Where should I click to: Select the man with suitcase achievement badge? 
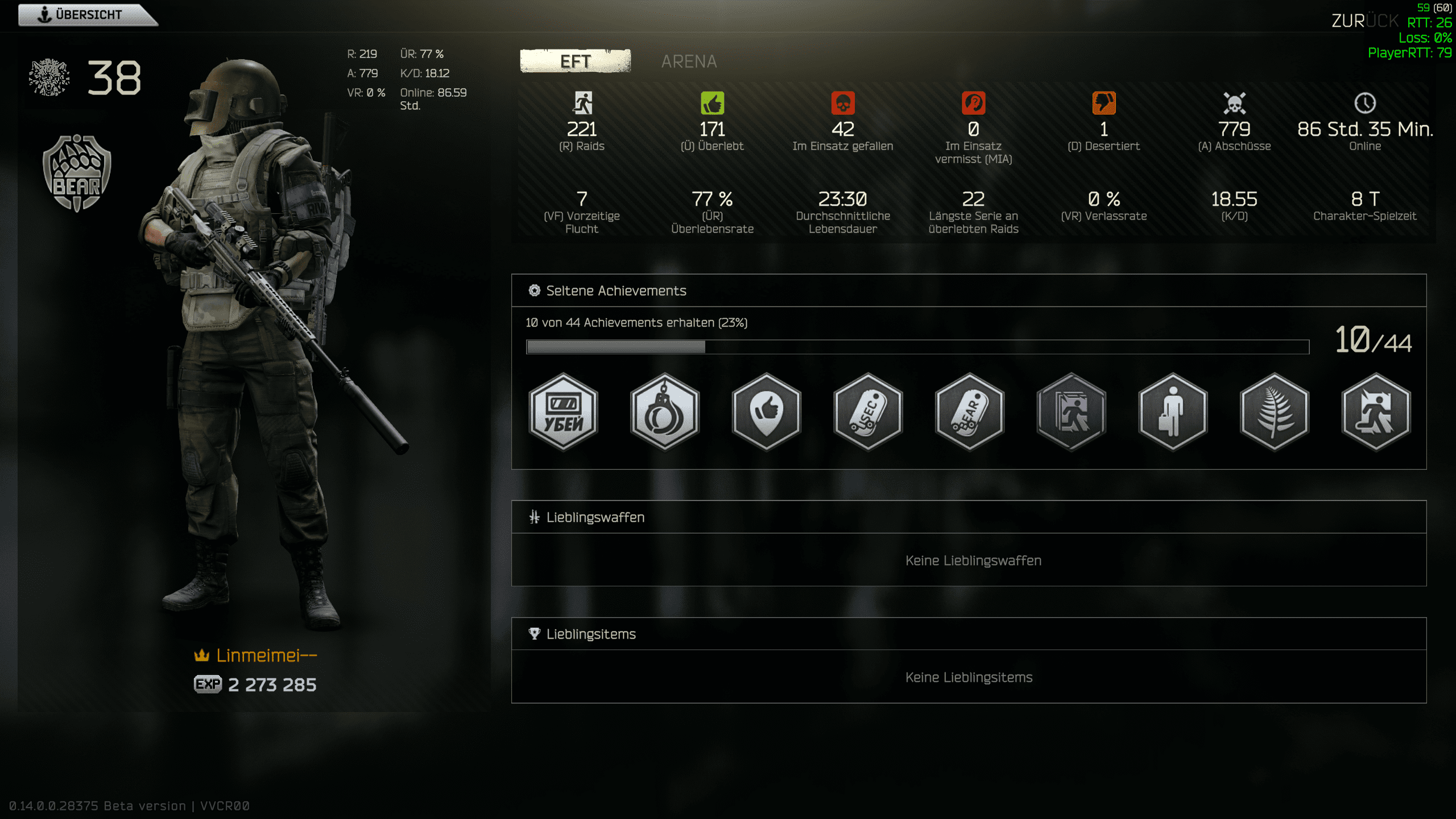(1173, 412)
